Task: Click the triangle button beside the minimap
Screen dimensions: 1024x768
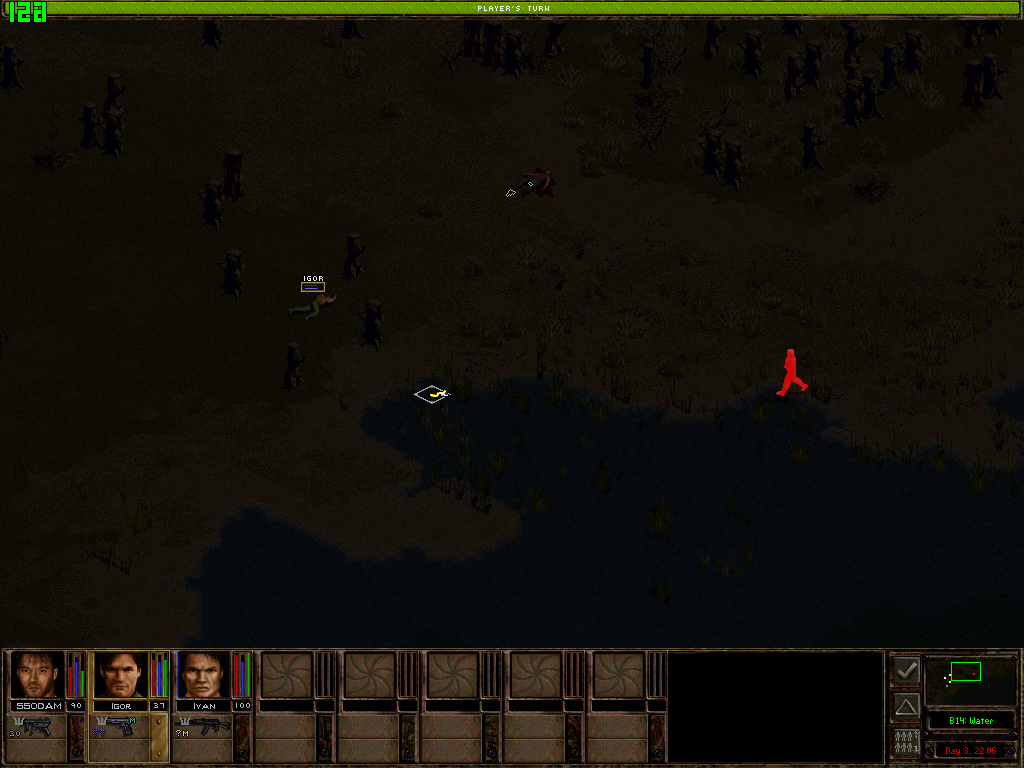Action: click(906, 706)
